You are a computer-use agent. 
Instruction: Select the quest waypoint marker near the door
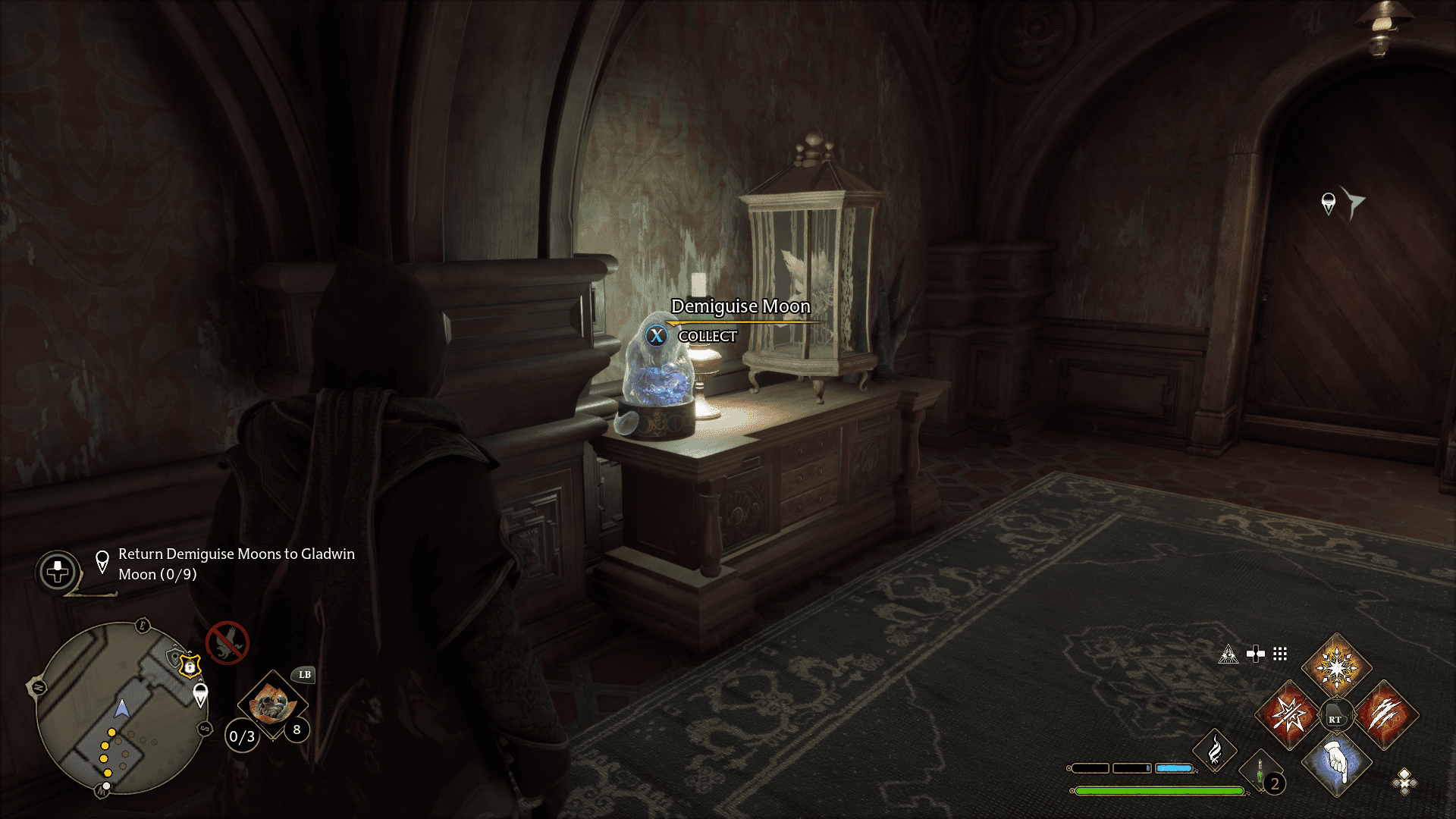point(1328,203)
